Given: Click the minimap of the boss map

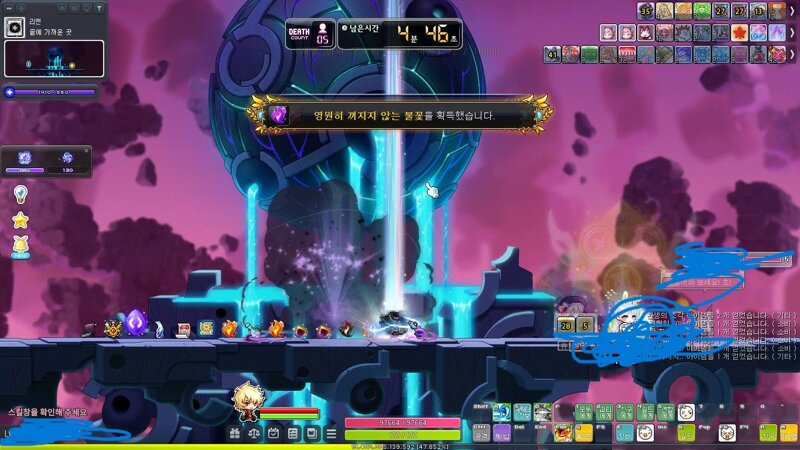Looking at the screenshot, I should [x=50, y=60].
